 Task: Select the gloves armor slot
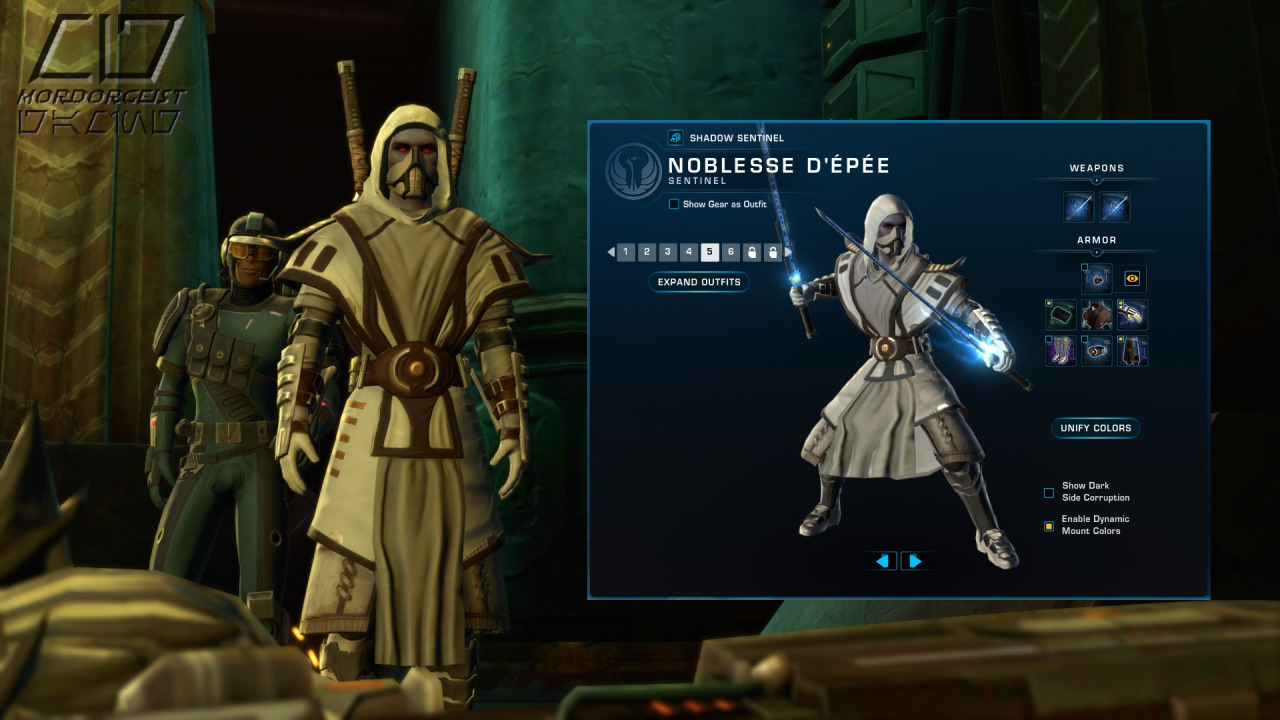pyautogui.click(x=1133, y=315)
